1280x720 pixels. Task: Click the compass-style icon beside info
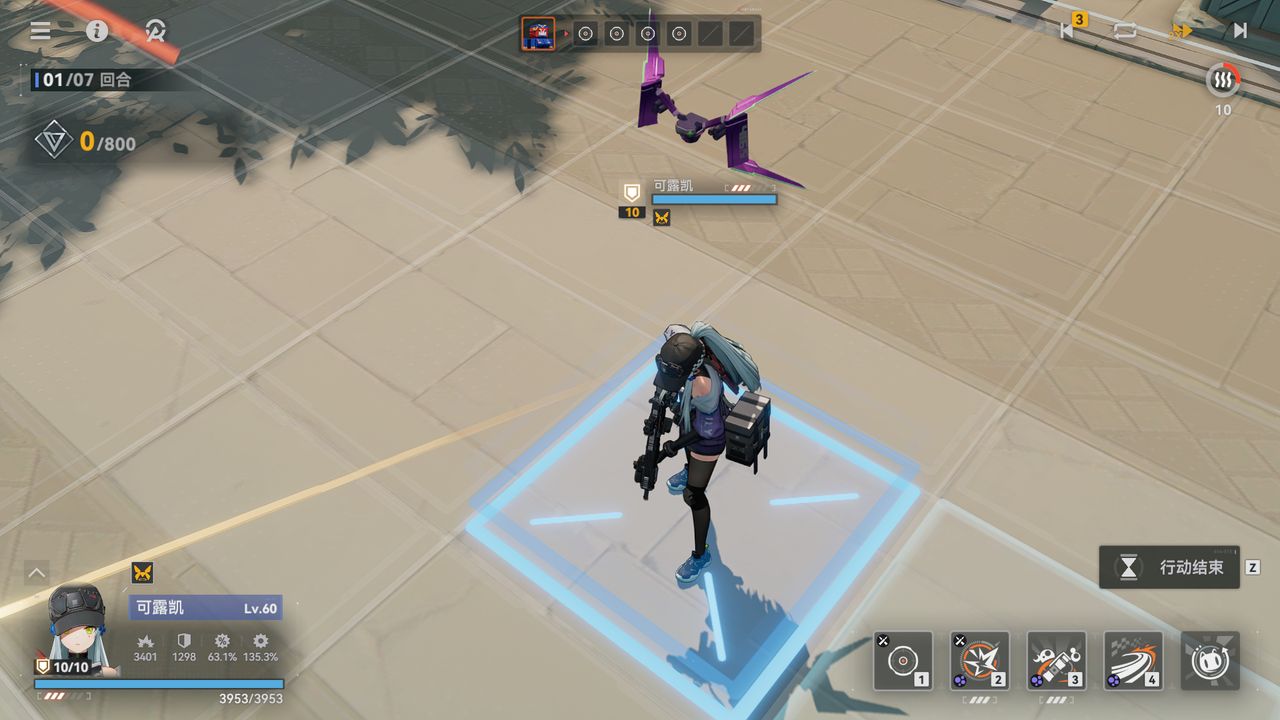click(x=155, y=30)
